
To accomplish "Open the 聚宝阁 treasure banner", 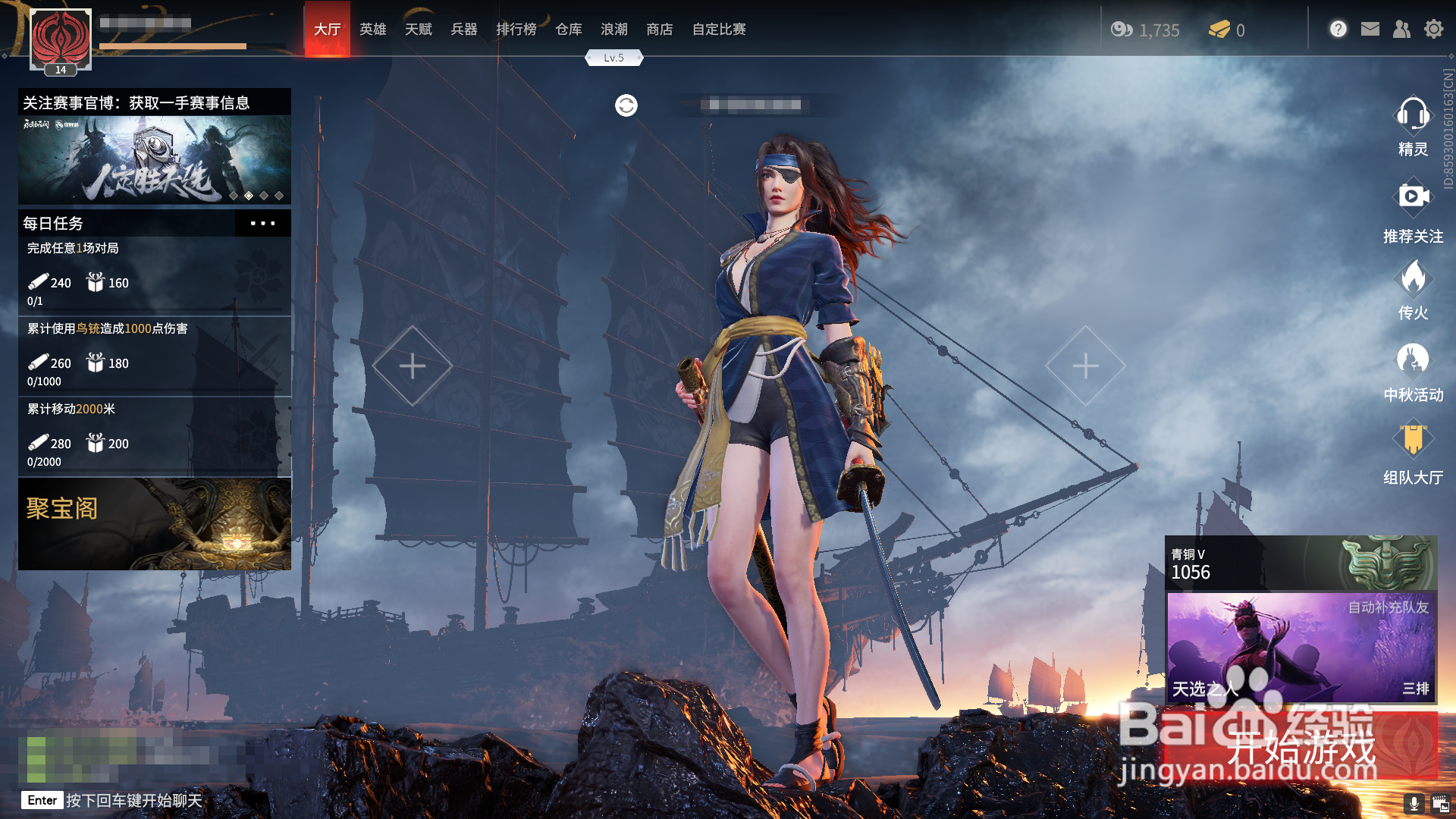I will [x=155, y=523].
